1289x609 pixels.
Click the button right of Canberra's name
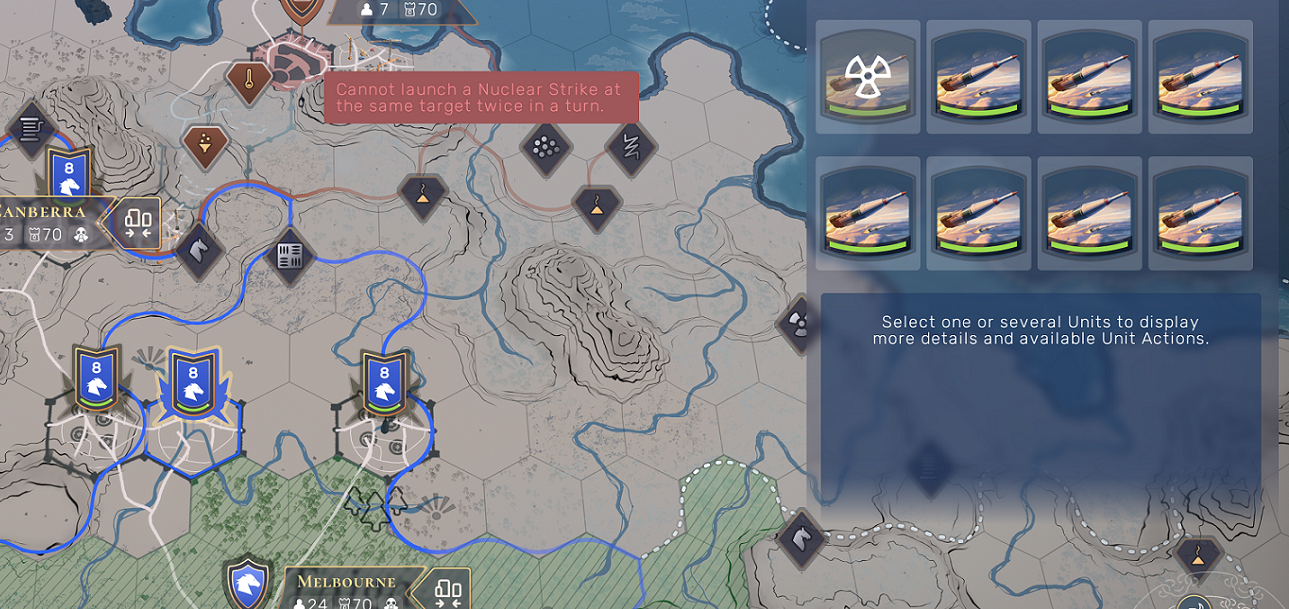pos(137,221)
